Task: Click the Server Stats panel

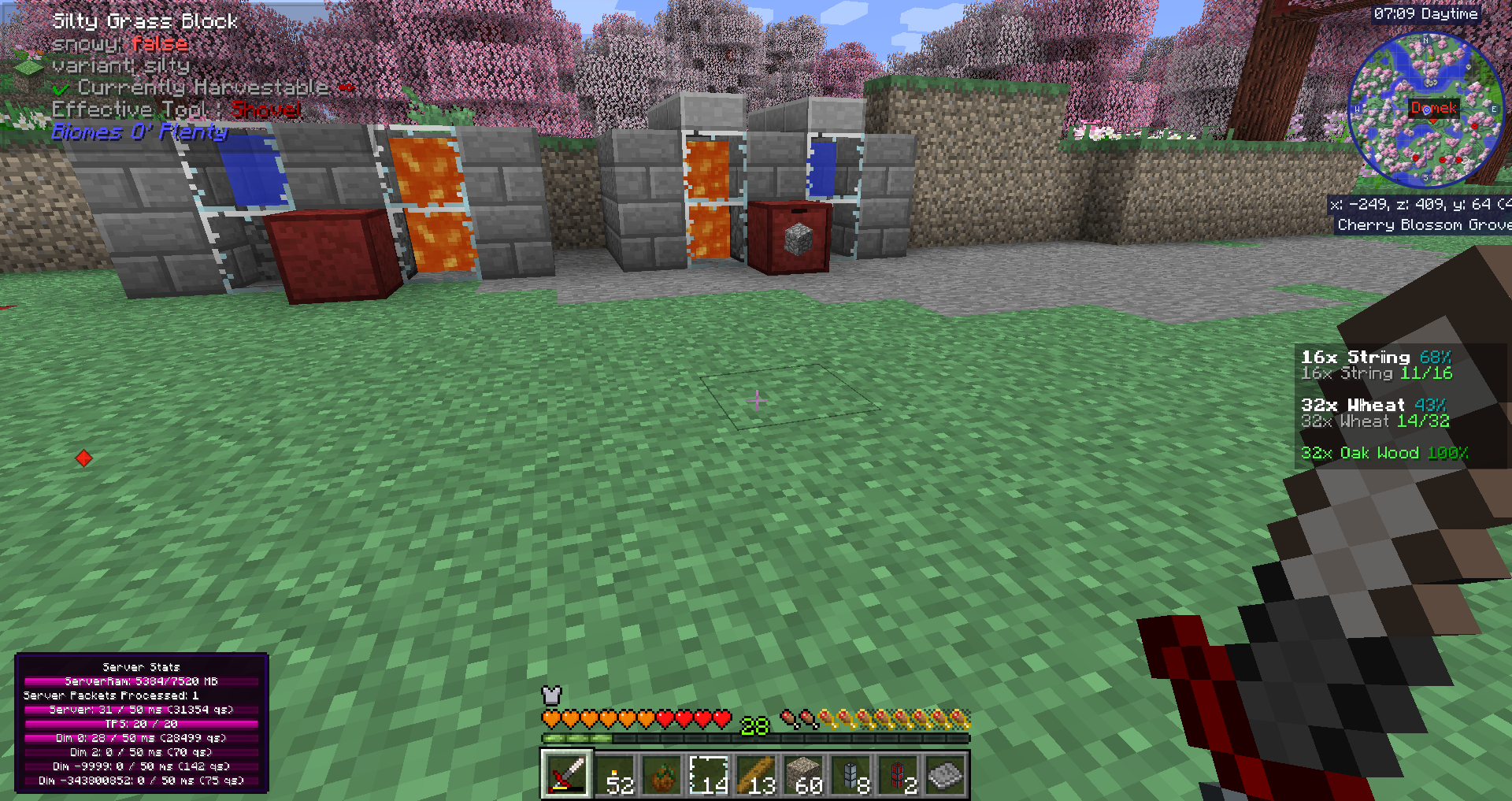Action: coord(142,723)
